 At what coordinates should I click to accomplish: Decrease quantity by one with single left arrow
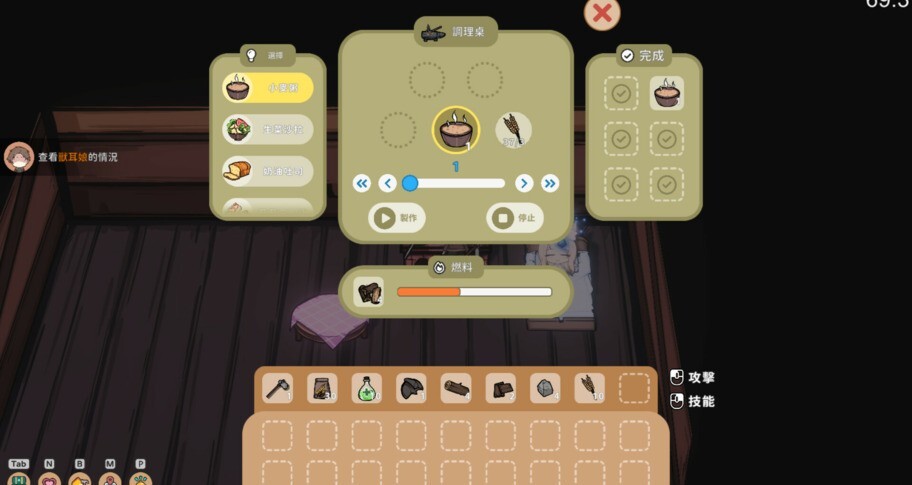[x=388, y=183]
